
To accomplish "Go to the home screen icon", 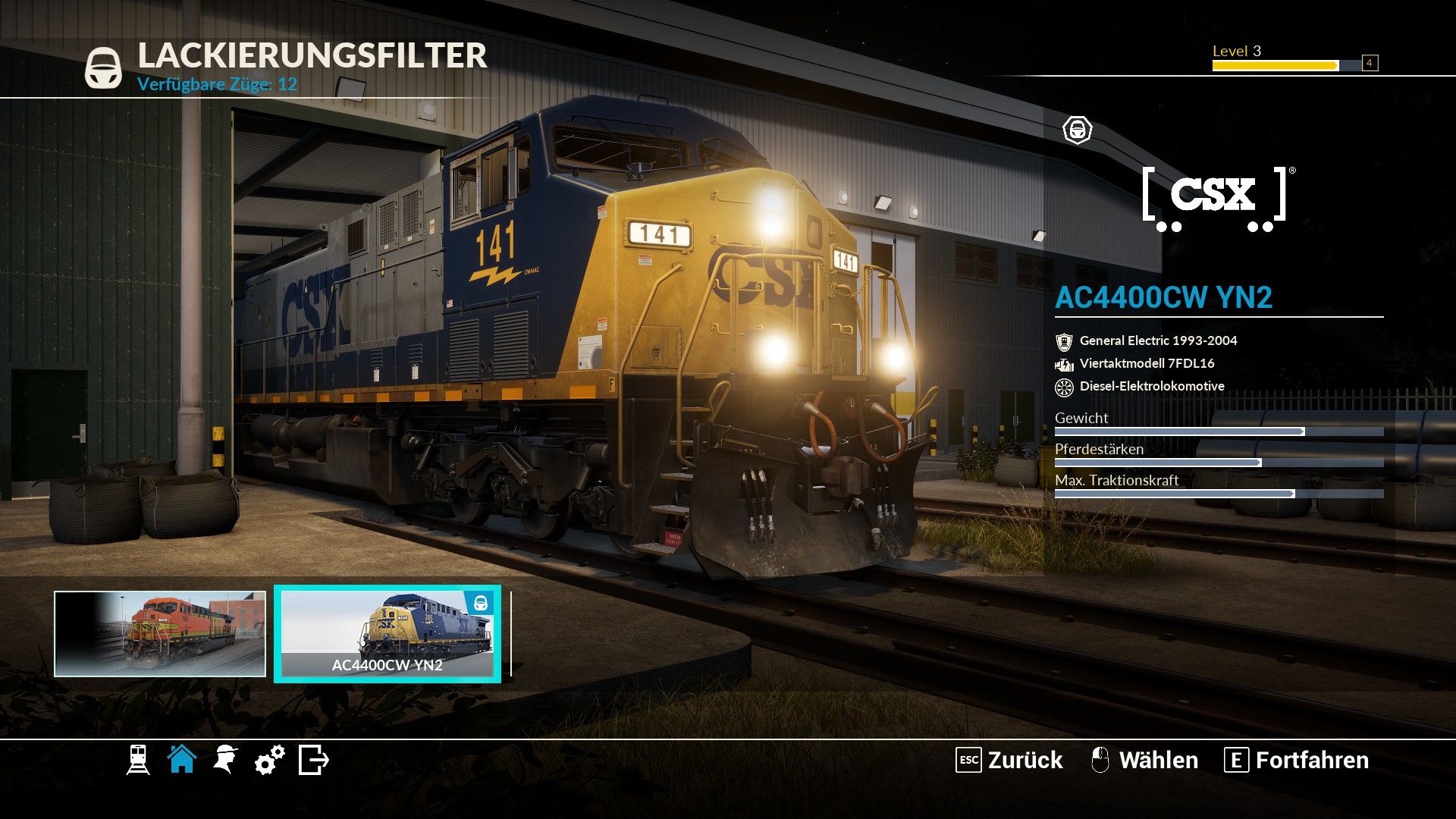I will 182,759.
